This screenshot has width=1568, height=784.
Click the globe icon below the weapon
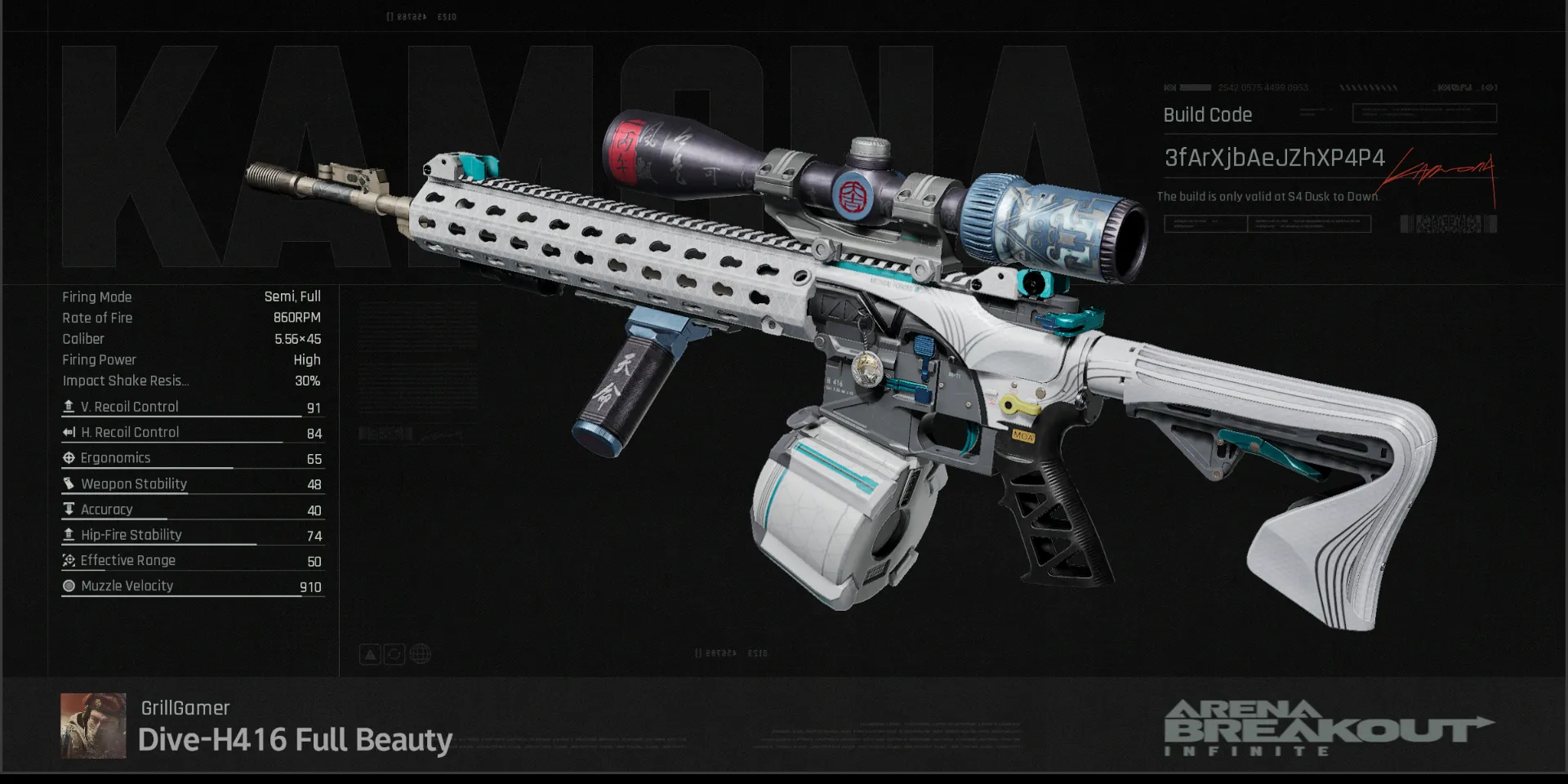pyautogui.click(x=420, y=654)
